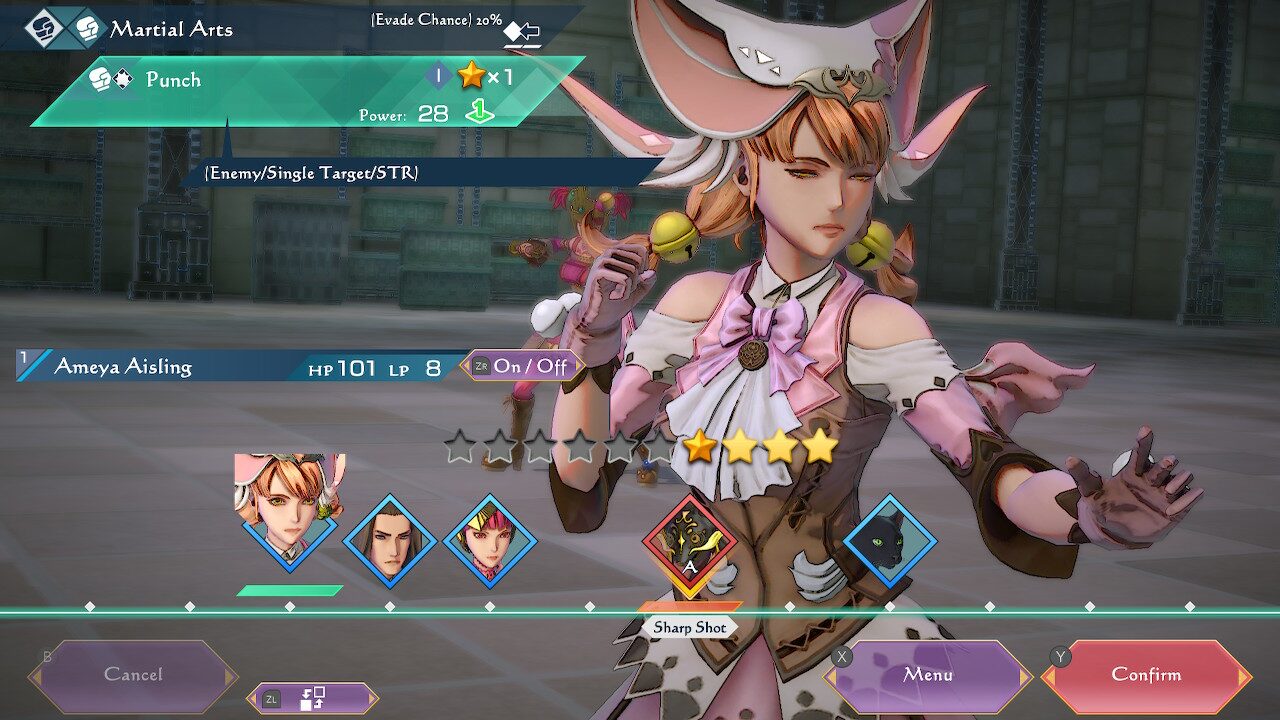Confirm the selected Punch action
The width and height of the screenshot is (1280, 720).
click(1146, 675)
